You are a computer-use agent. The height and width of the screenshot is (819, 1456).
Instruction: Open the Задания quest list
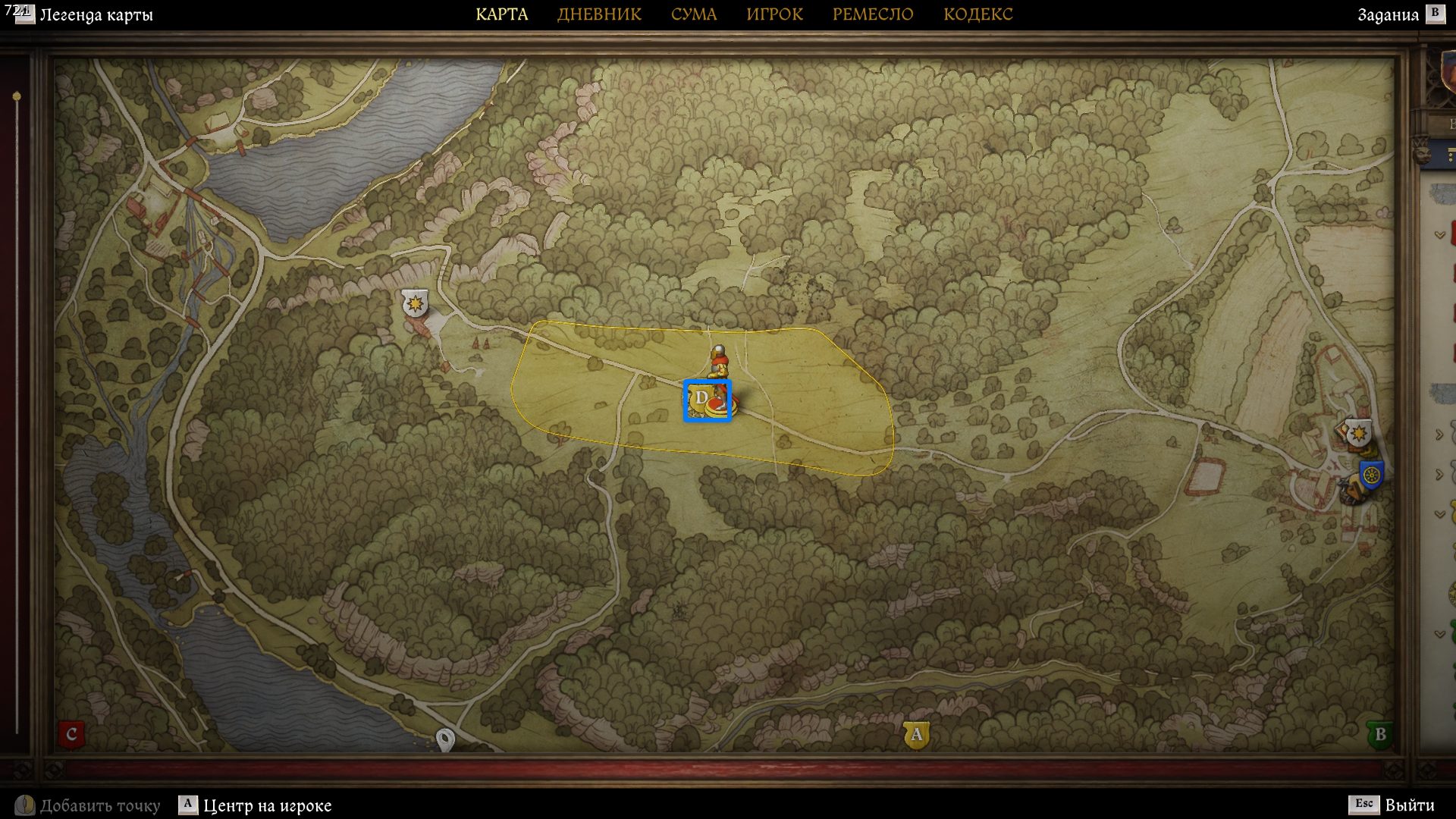[1388, 14]
